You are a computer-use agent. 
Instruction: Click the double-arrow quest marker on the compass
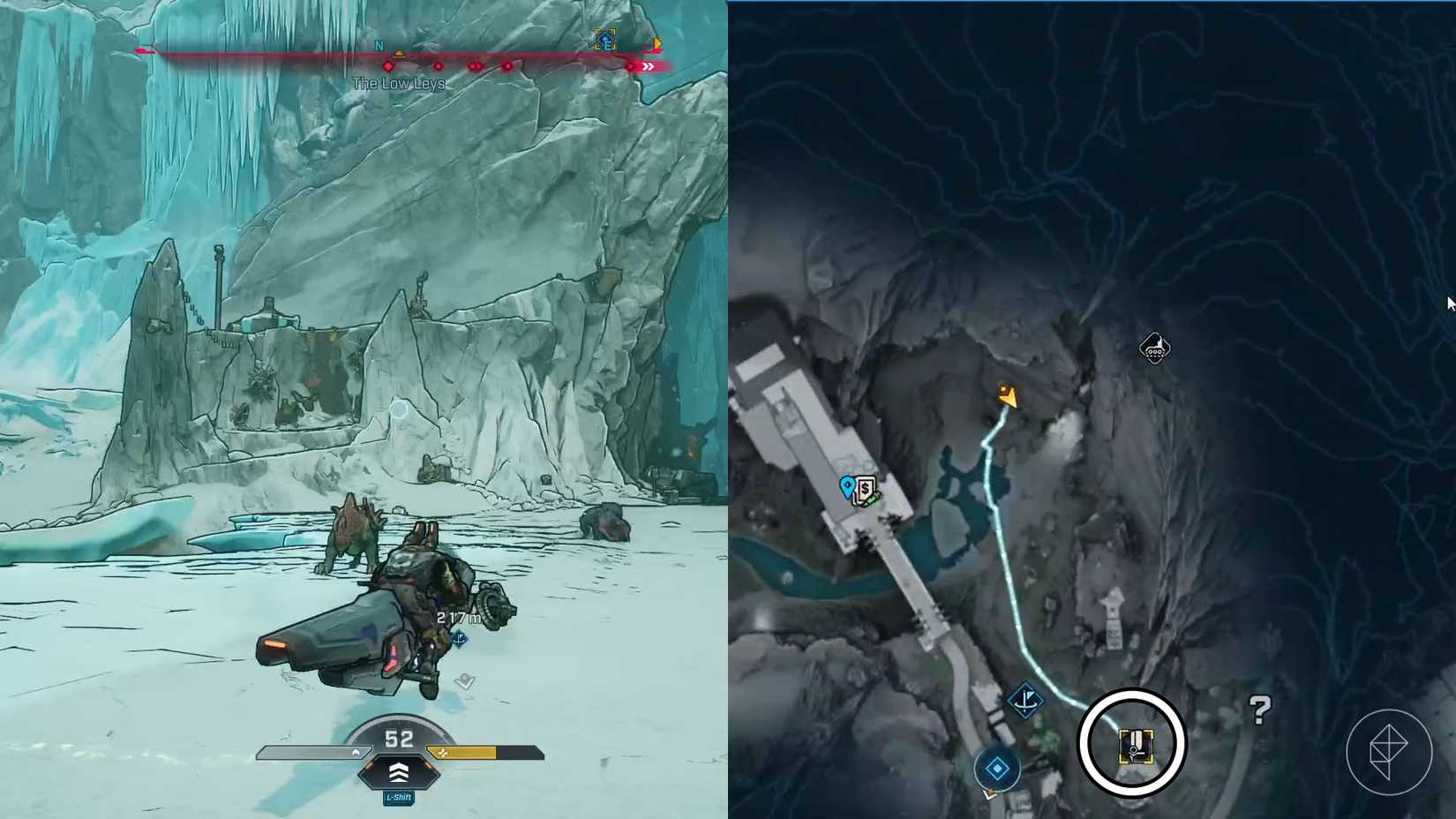click(x=648, y=65)
